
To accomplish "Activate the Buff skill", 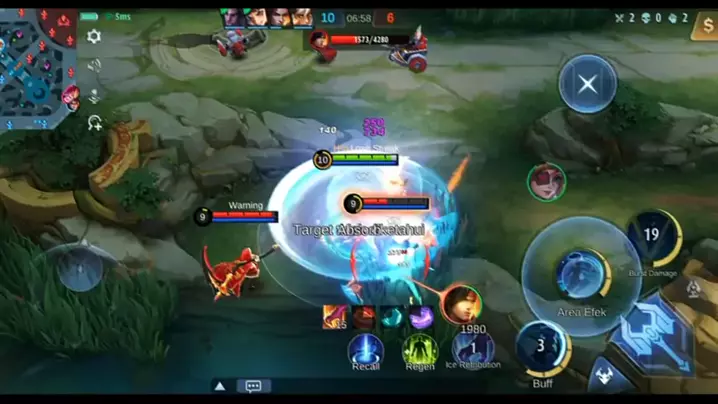I will coord(543,347).
